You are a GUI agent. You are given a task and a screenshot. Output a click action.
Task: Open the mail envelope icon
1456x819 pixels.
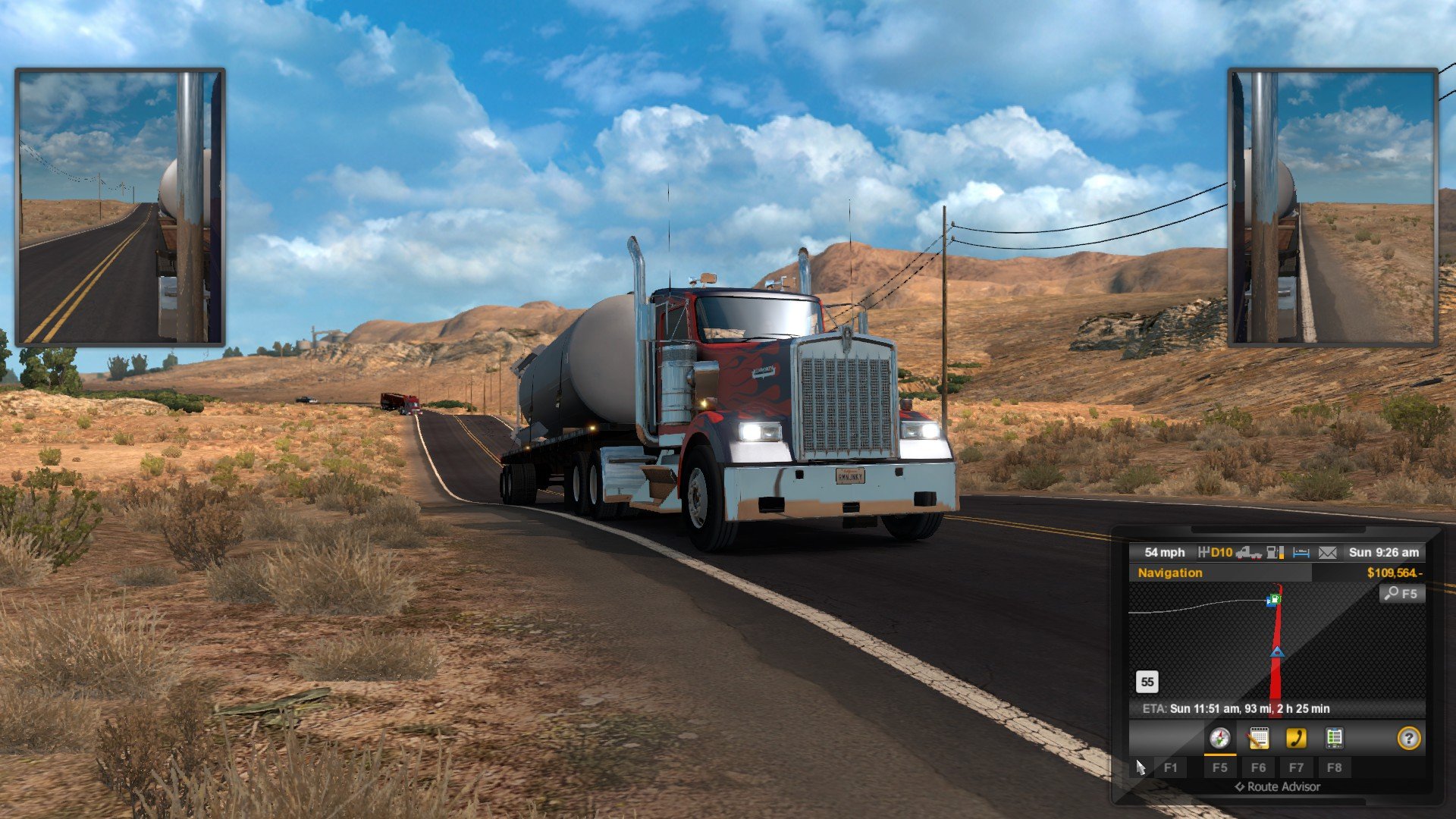pyautogui.click(x=1327, y=553)
